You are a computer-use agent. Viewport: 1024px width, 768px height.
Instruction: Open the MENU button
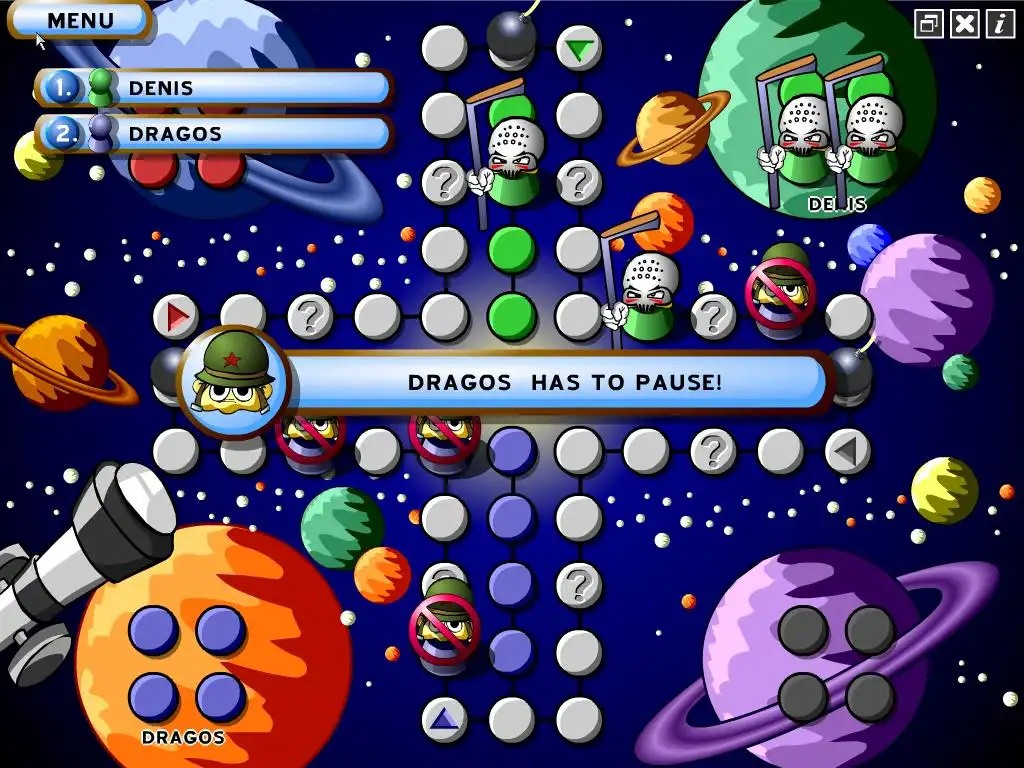(x=80, y=20)
